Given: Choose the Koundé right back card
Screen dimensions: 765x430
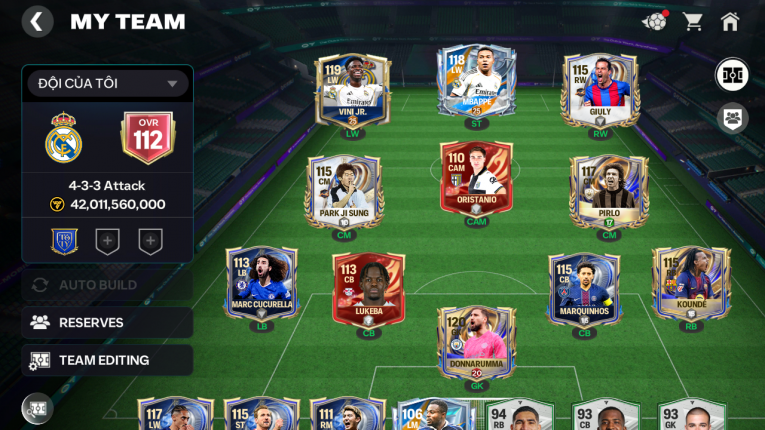Looking at the screenshot, I should click(x=690, y=286).
